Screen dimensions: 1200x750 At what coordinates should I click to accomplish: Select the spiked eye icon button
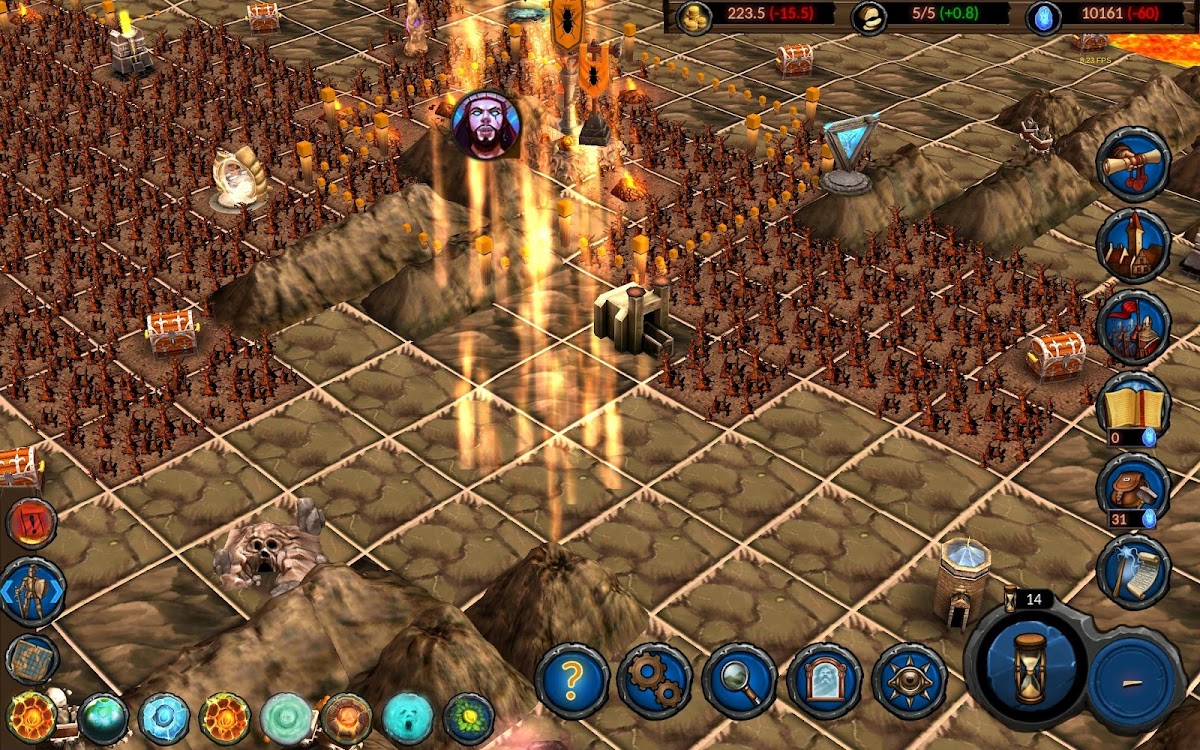[909, 681]
